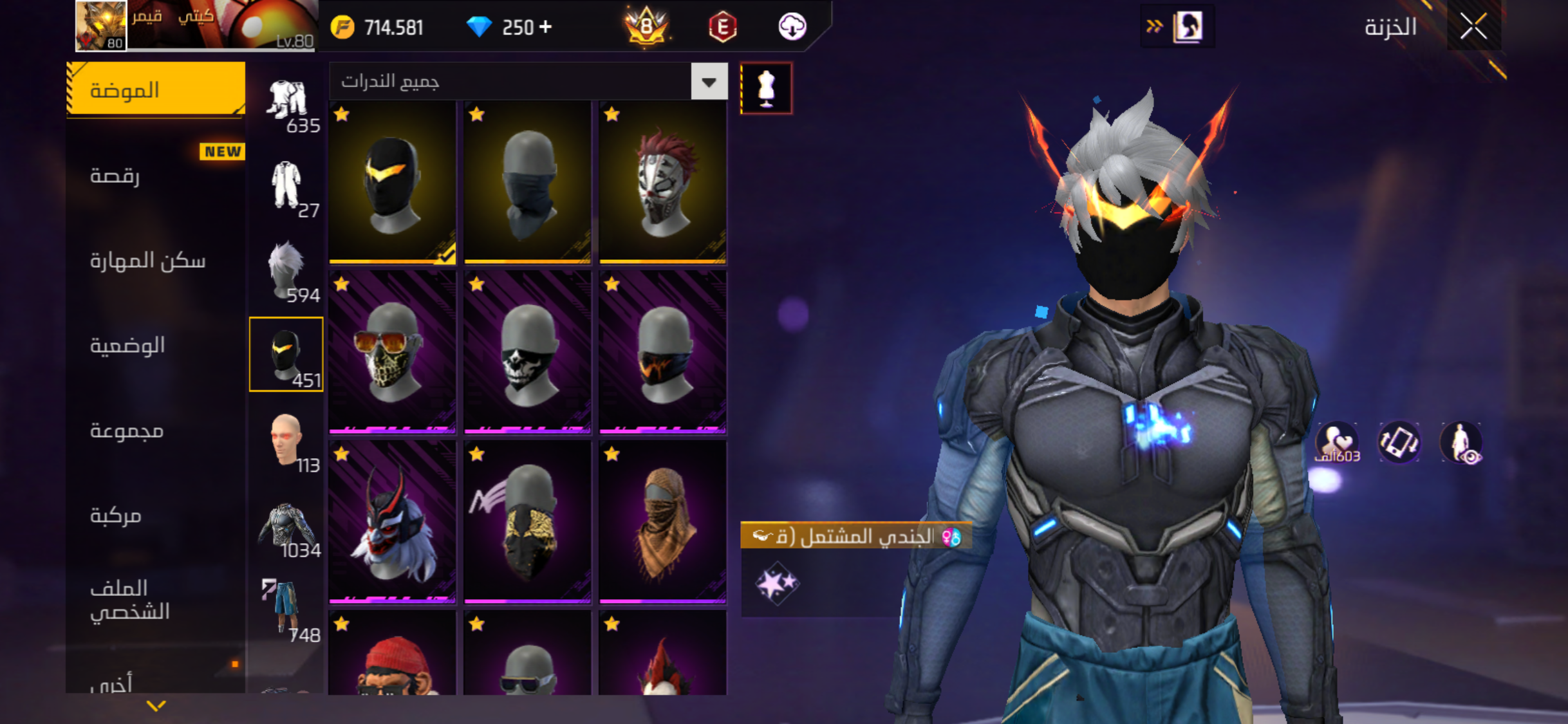Open the سكن المهارة skill skin tab

(156, 261)
